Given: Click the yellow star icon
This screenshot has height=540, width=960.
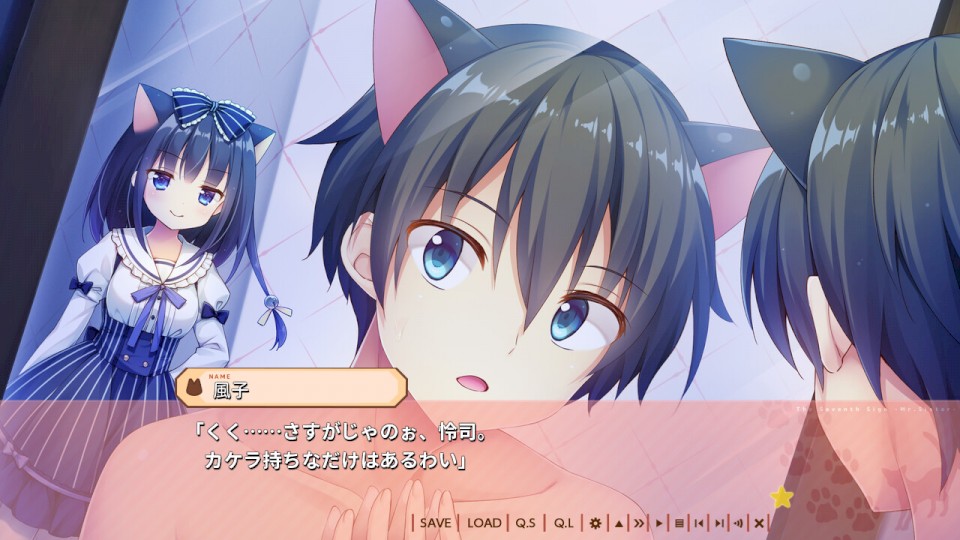Looking at the screenshot, I should click(x=781, y=497).
